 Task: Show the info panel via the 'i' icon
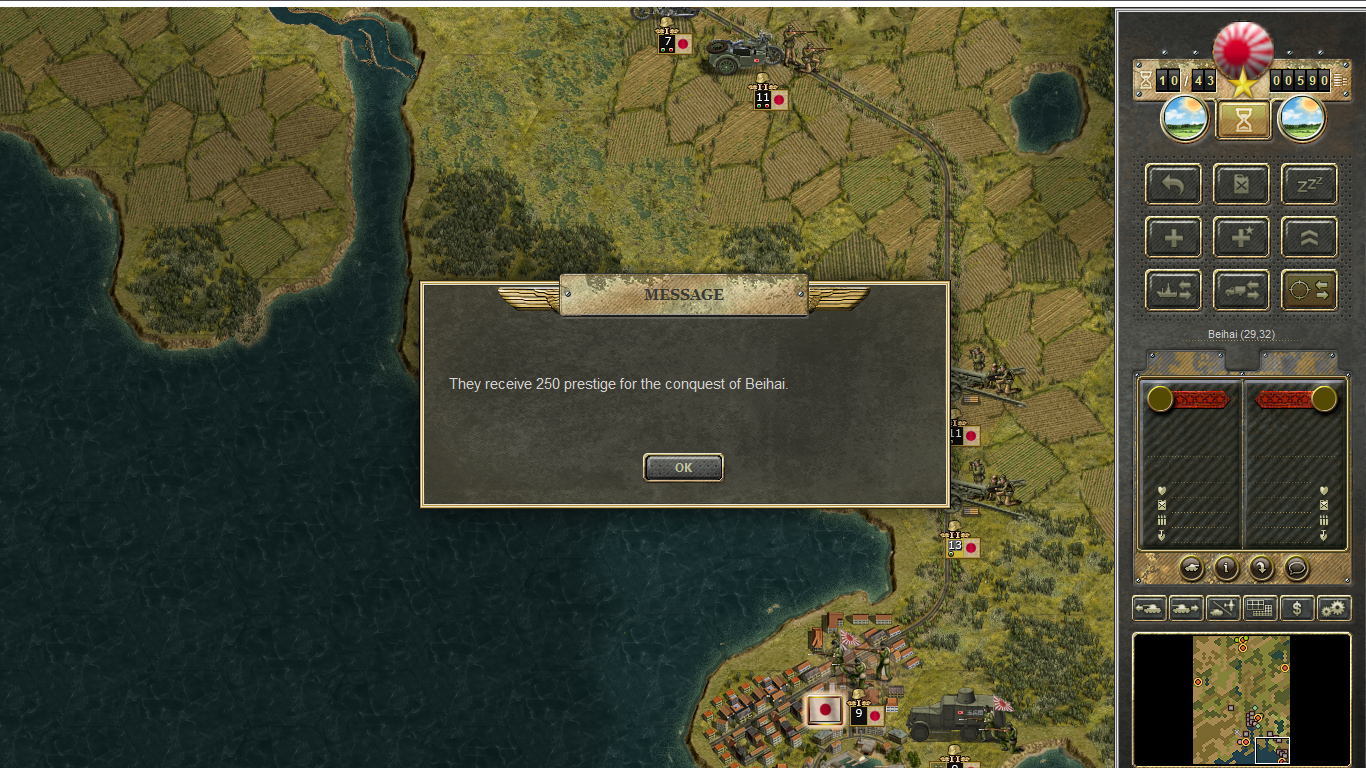(1226, 568)
